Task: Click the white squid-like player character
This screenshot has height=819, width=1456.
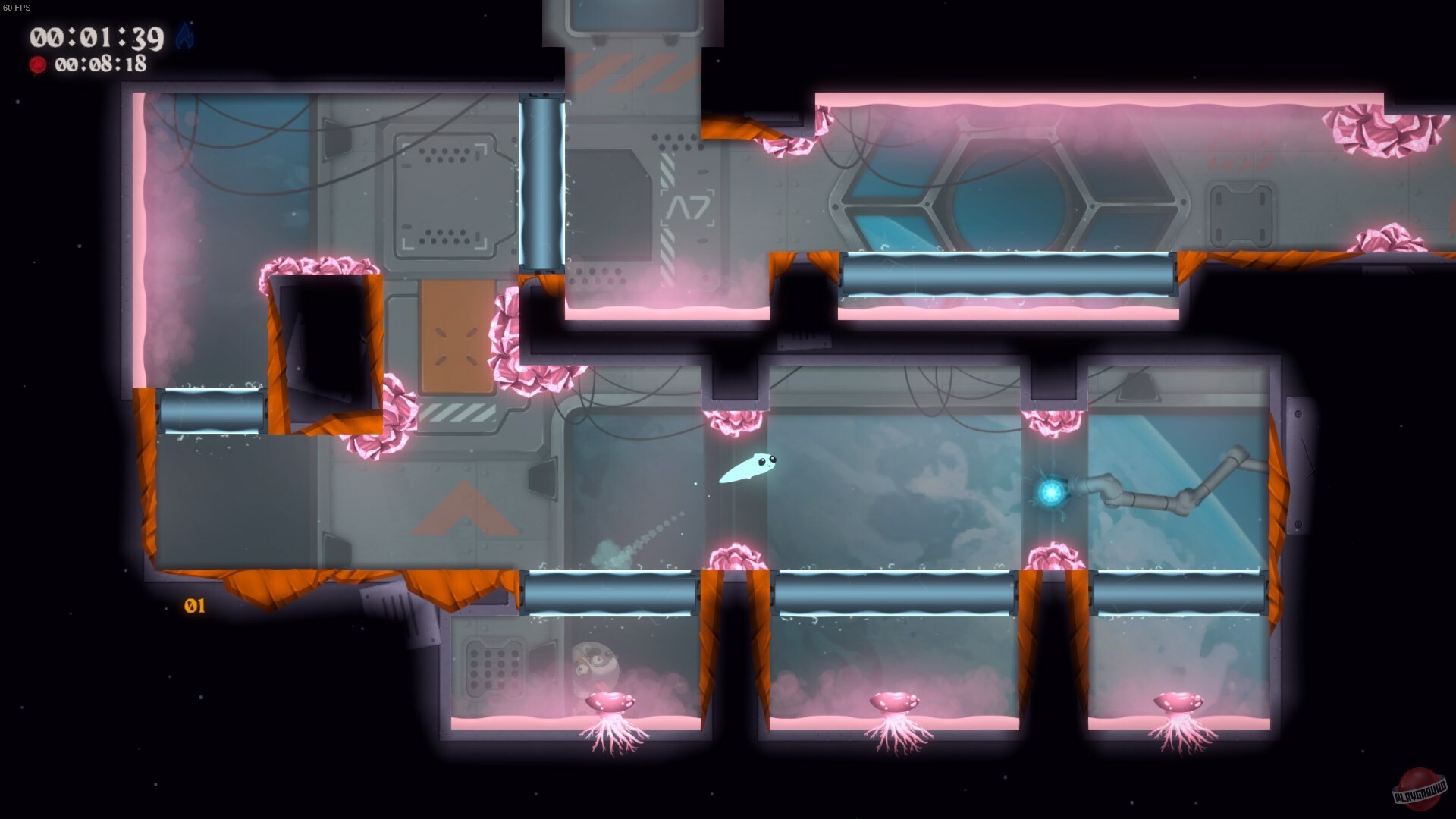Action: 749,466
